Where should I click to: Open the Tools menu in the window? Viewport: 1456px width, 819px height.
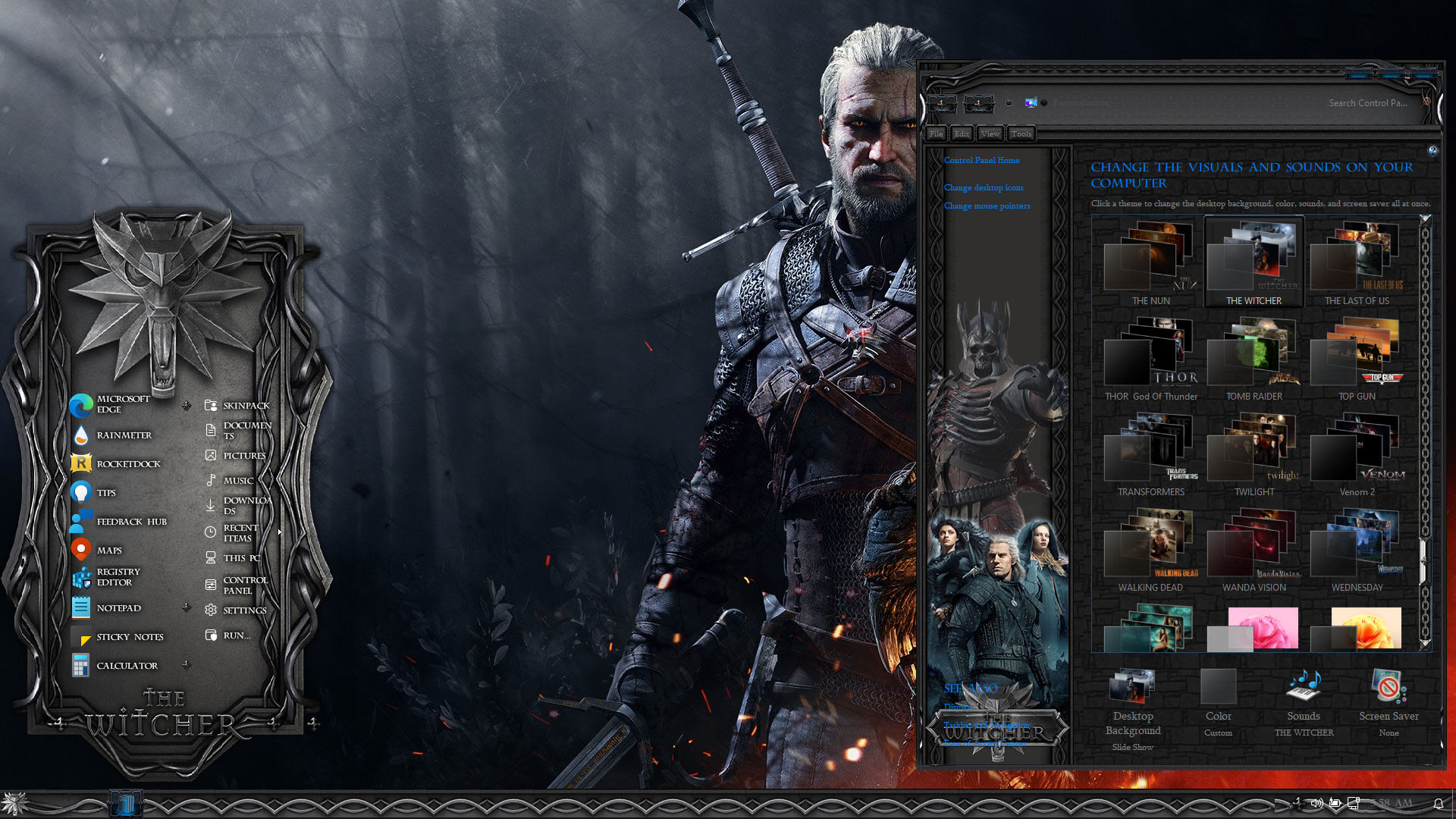click(1021, 134)
